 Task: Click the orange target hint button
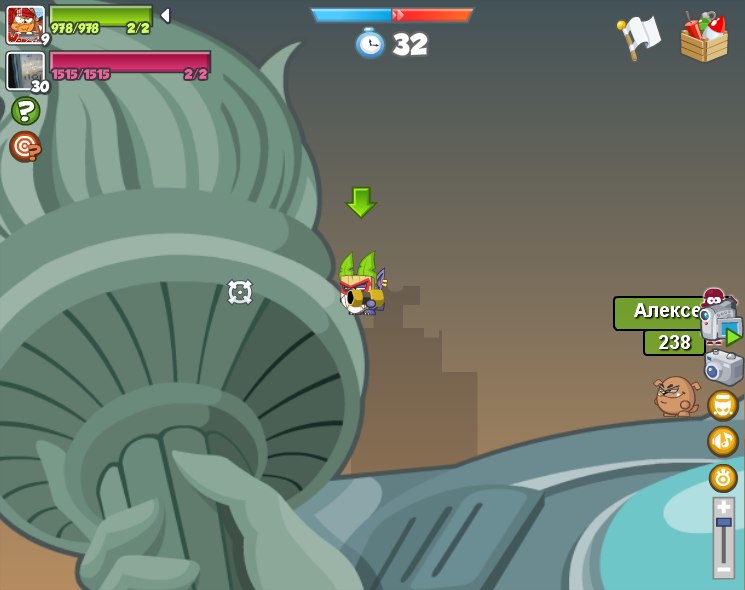point(25,146)
